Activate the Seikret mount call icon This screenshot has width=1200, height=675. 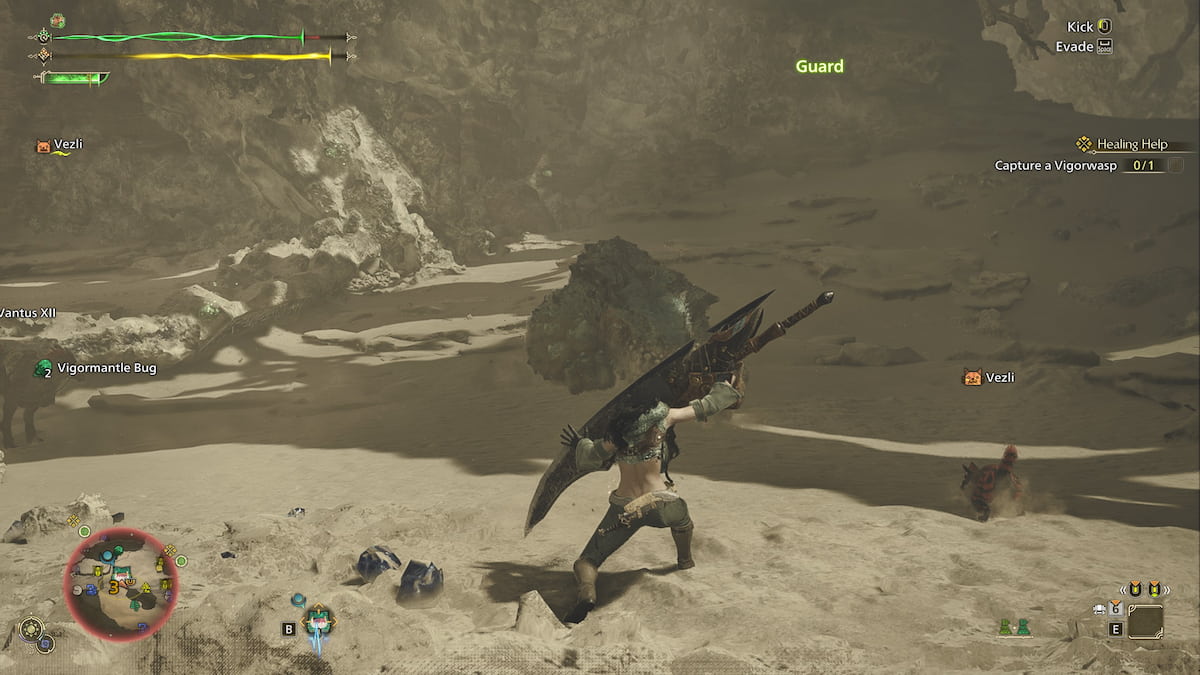tap(318, 620)
